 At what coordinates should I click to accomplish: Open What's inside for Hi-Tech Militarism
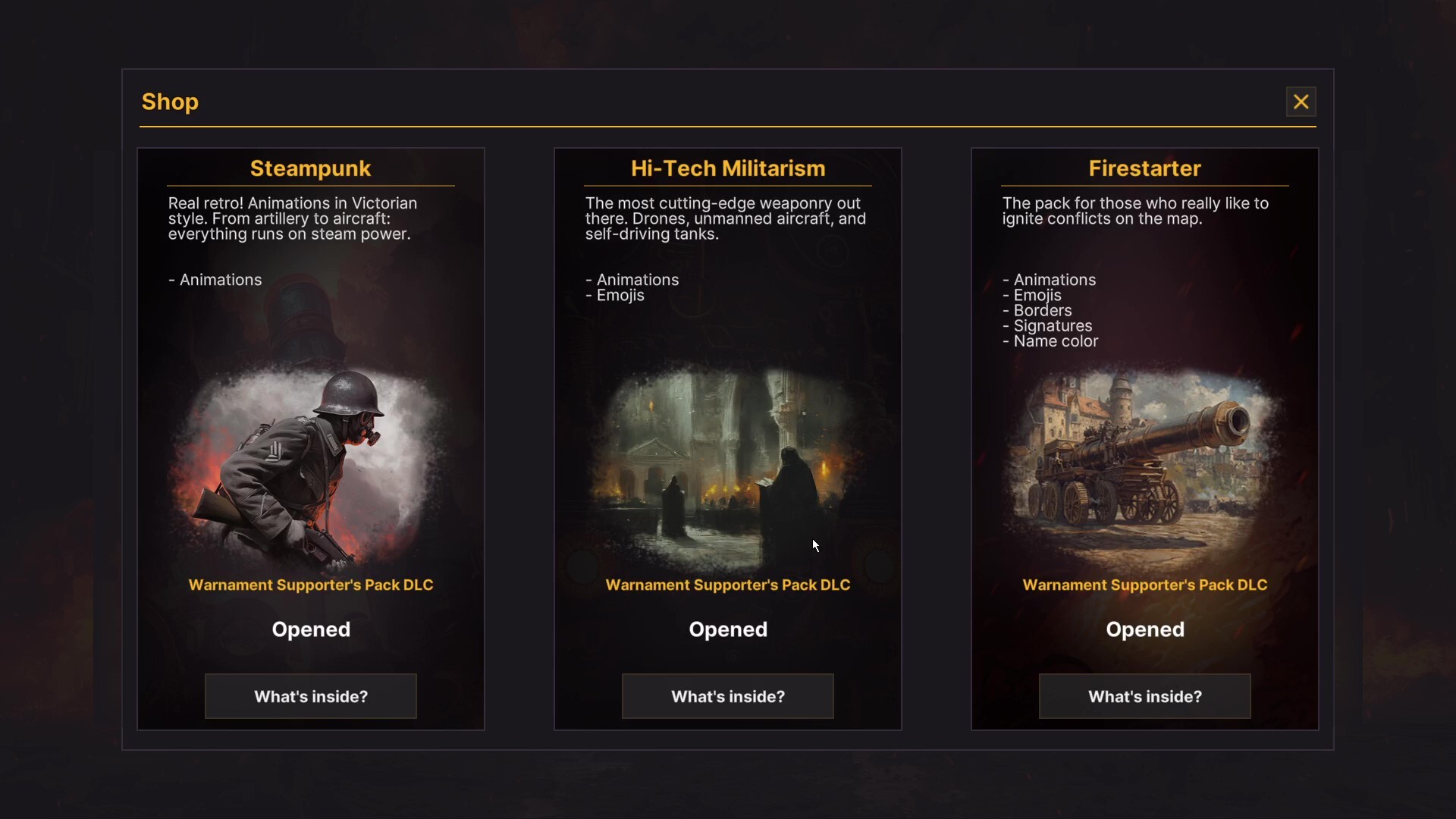pyautogui.click(x=728, y=696)
